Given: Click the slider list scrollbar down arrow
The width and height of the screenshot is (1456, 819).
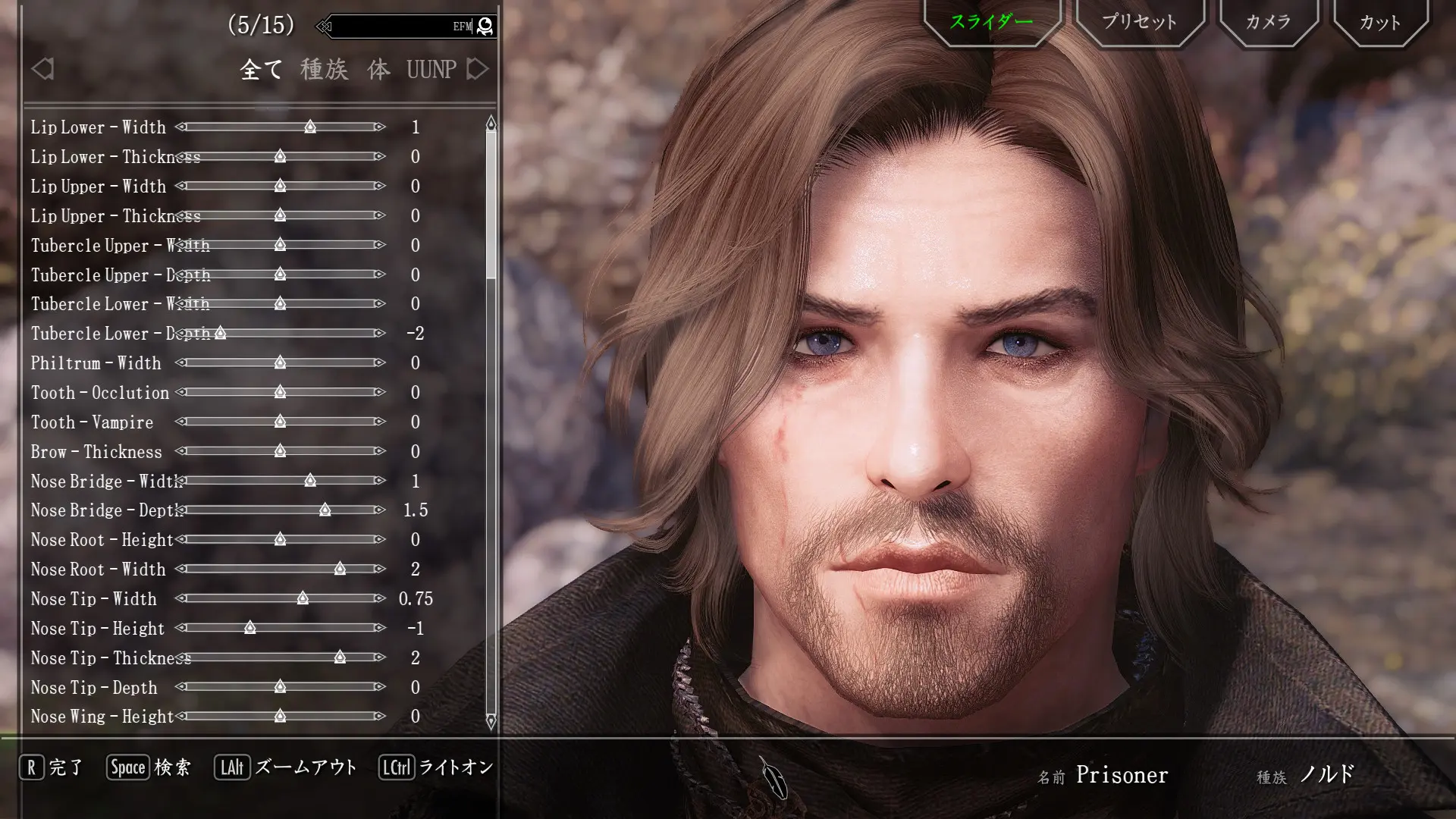Looking at the screenshot, I should (x=491, y=721).
